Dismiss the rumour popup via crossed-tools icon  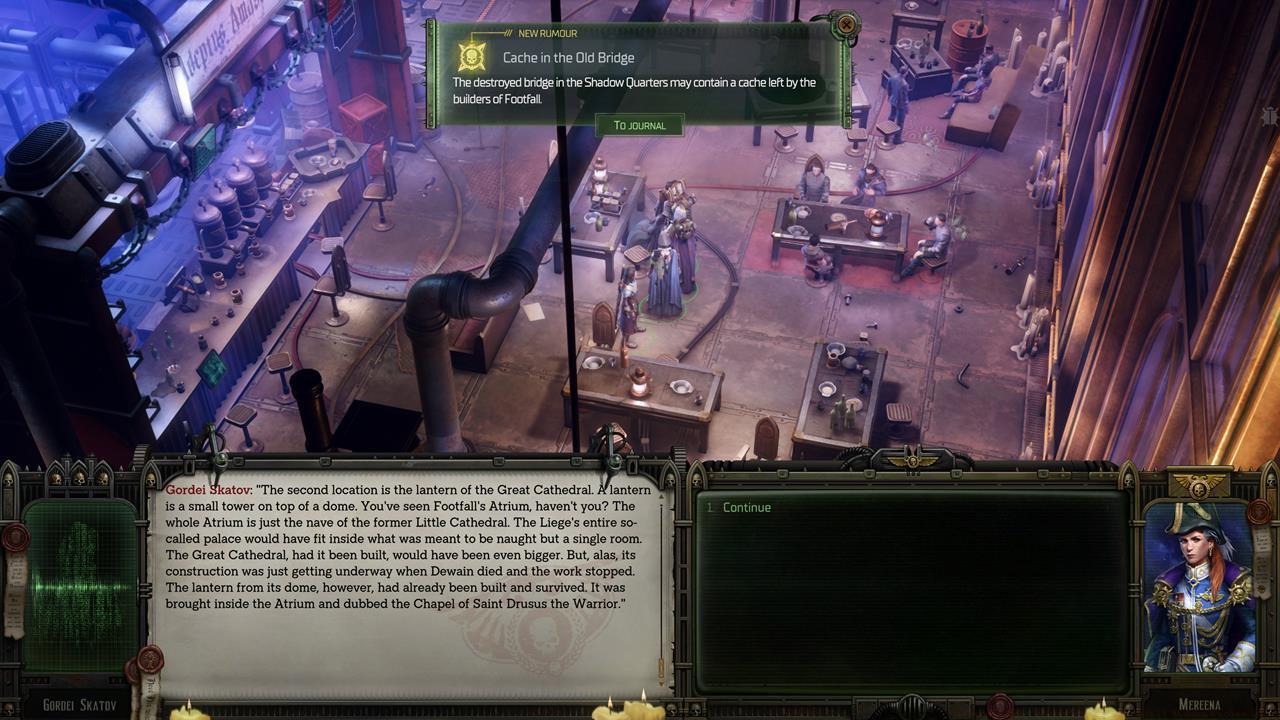point(847,24)
